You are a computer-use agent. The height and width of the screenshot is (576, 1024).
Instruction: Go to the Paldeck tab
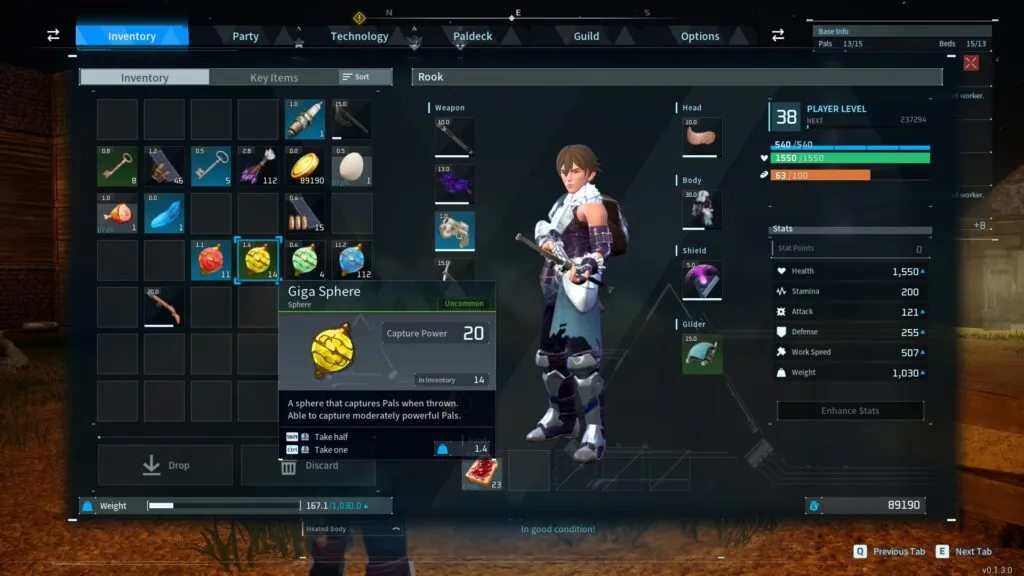pyautogui.click(x=473, y=36)
